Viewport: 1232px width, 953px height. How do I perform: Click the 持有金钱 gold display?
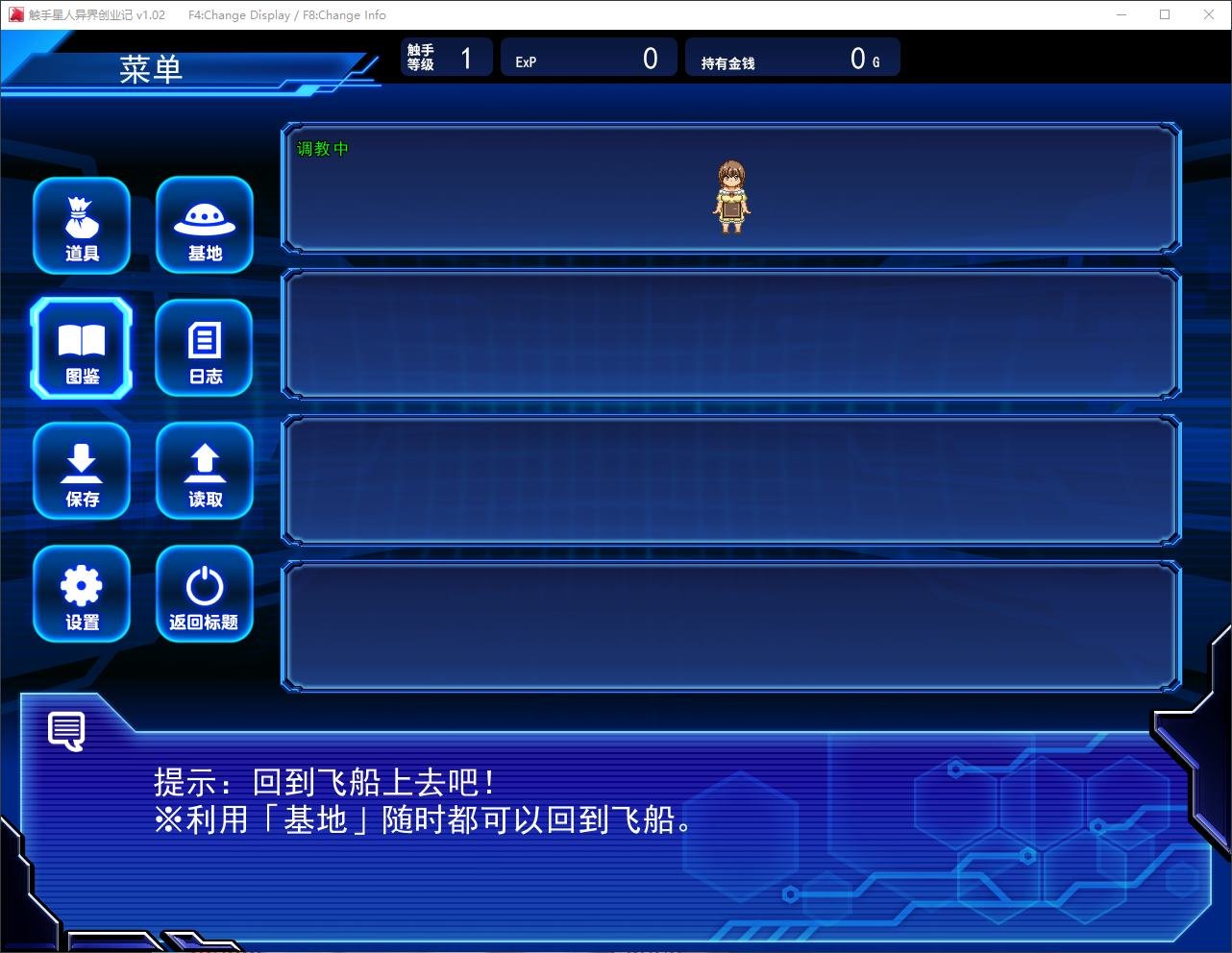point(791,57)
